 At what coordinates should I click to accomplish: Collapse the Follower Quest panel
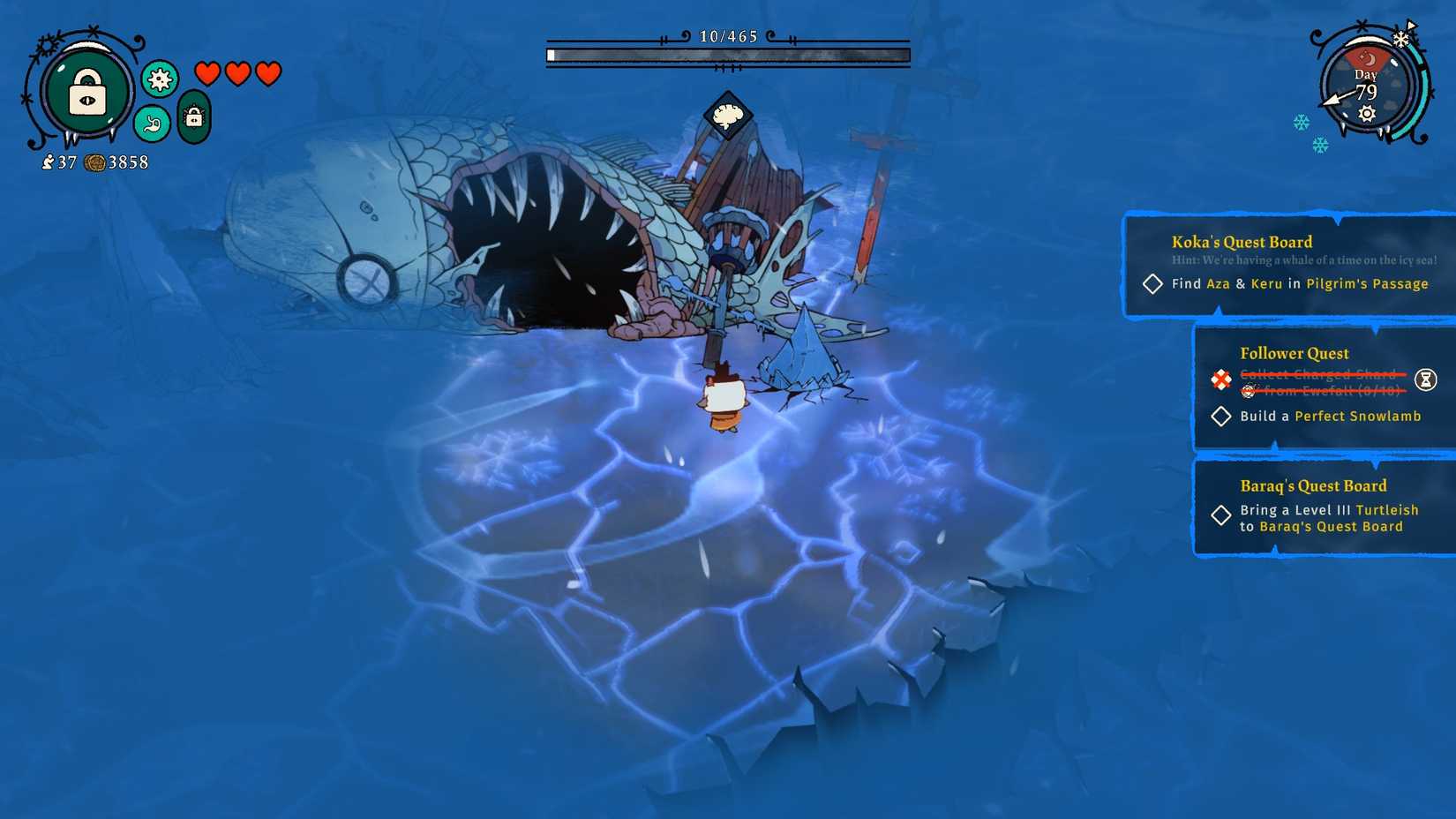click(x=1294, y=353)
